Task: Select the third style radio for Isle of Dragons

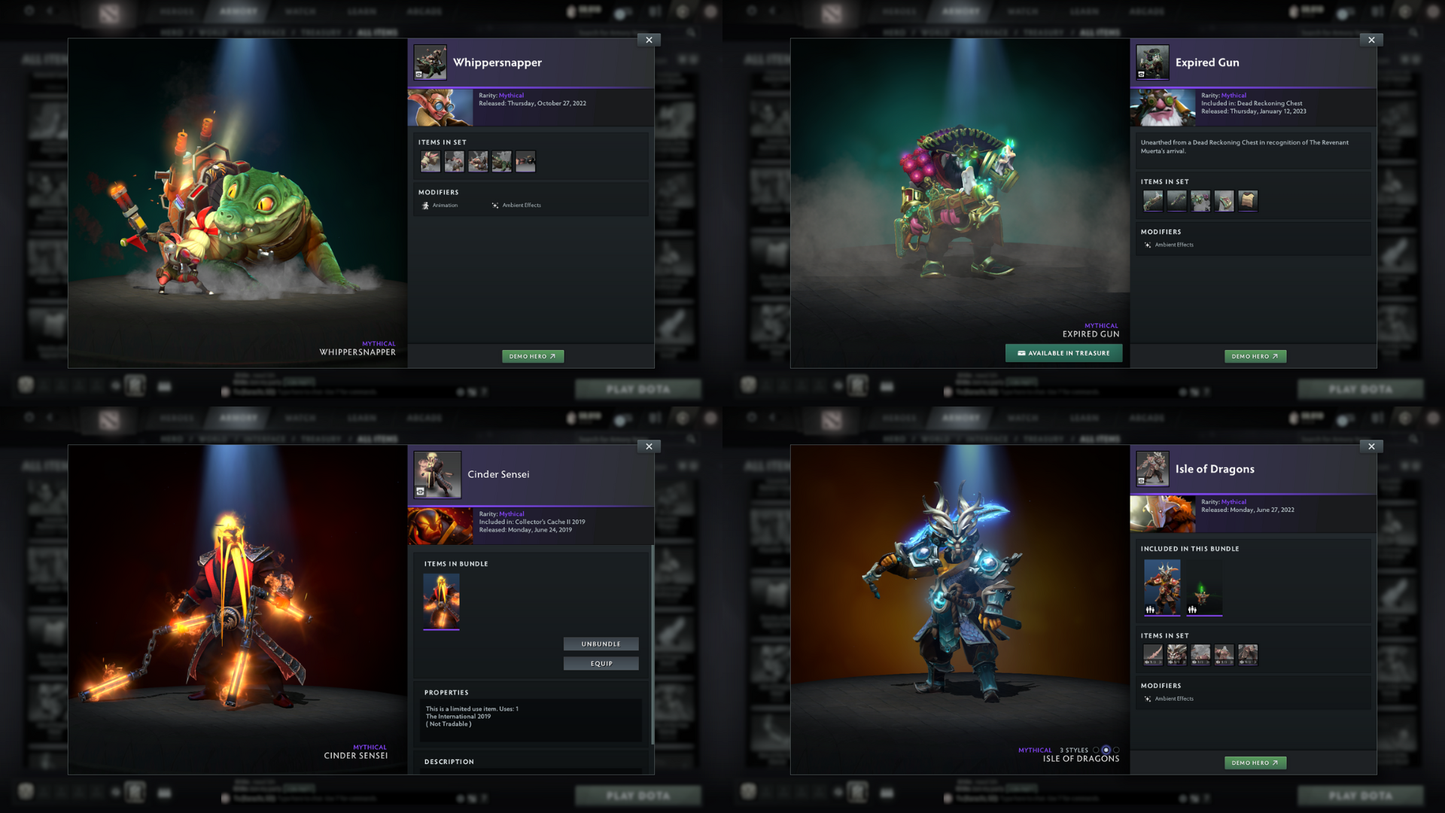Action: [1117, 750]
